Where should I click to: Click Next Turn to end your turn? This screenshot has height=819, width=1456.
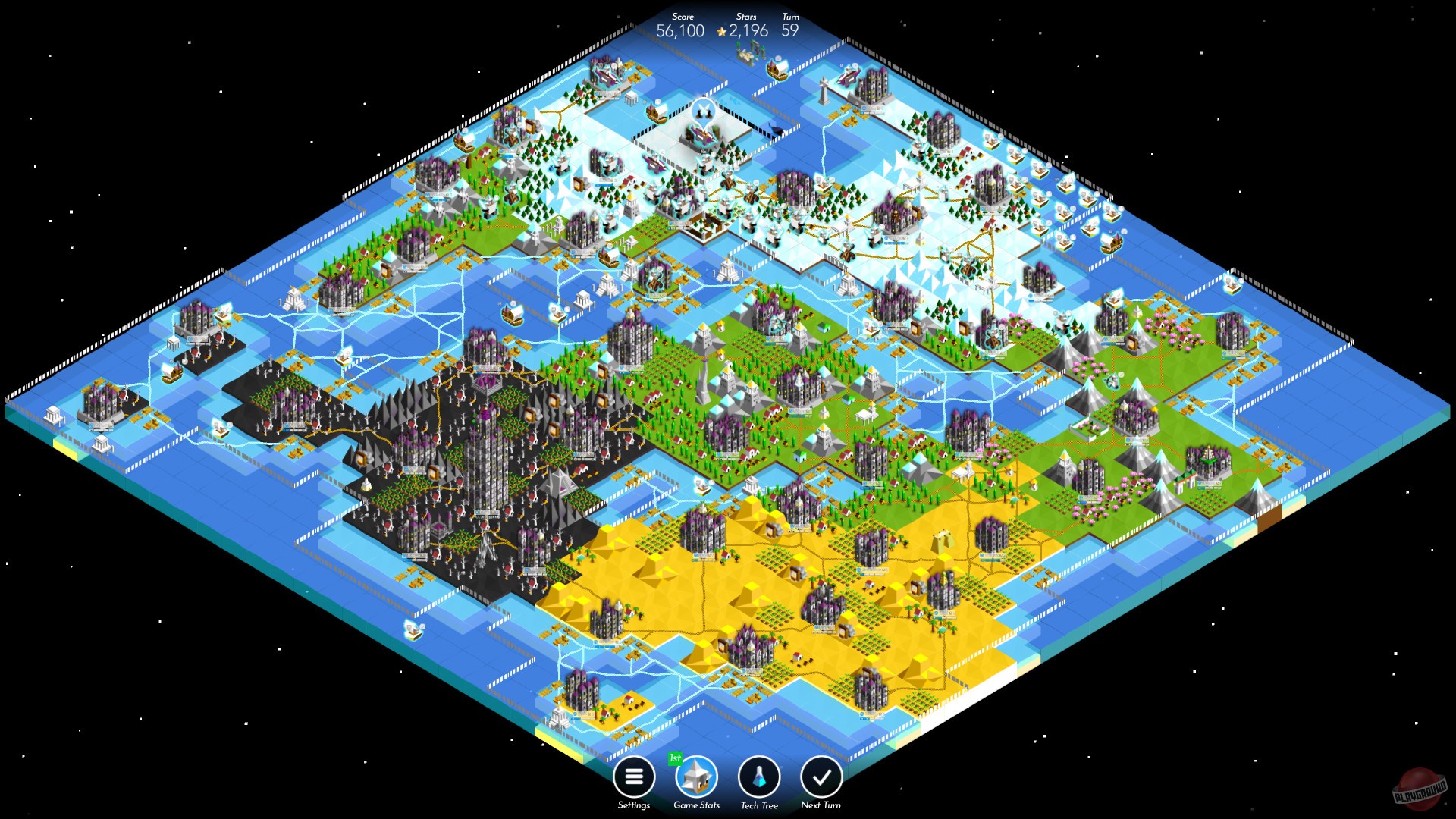[821, 777]
